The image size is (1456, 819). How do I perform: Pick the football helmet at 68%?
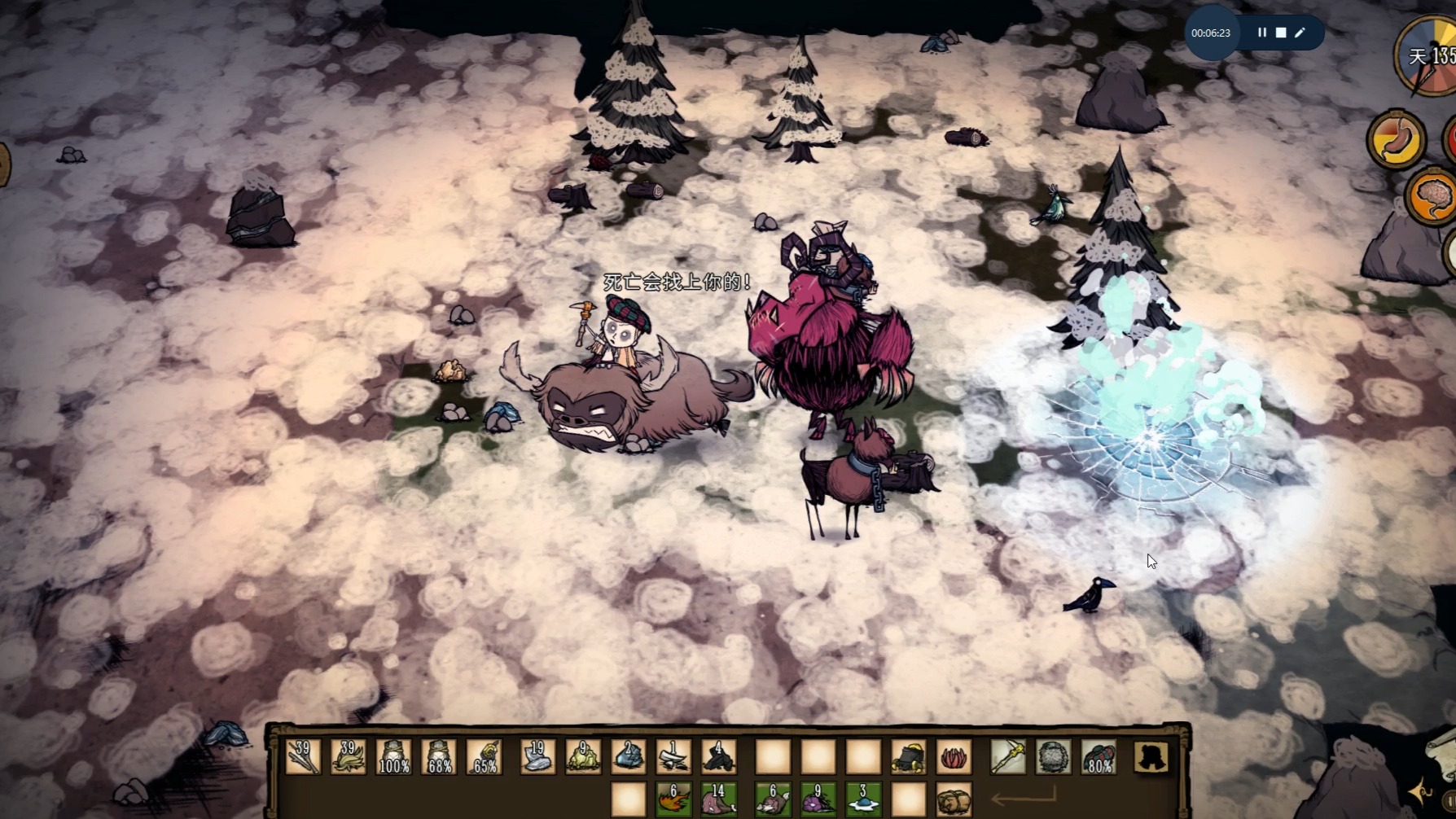(440, 757)
